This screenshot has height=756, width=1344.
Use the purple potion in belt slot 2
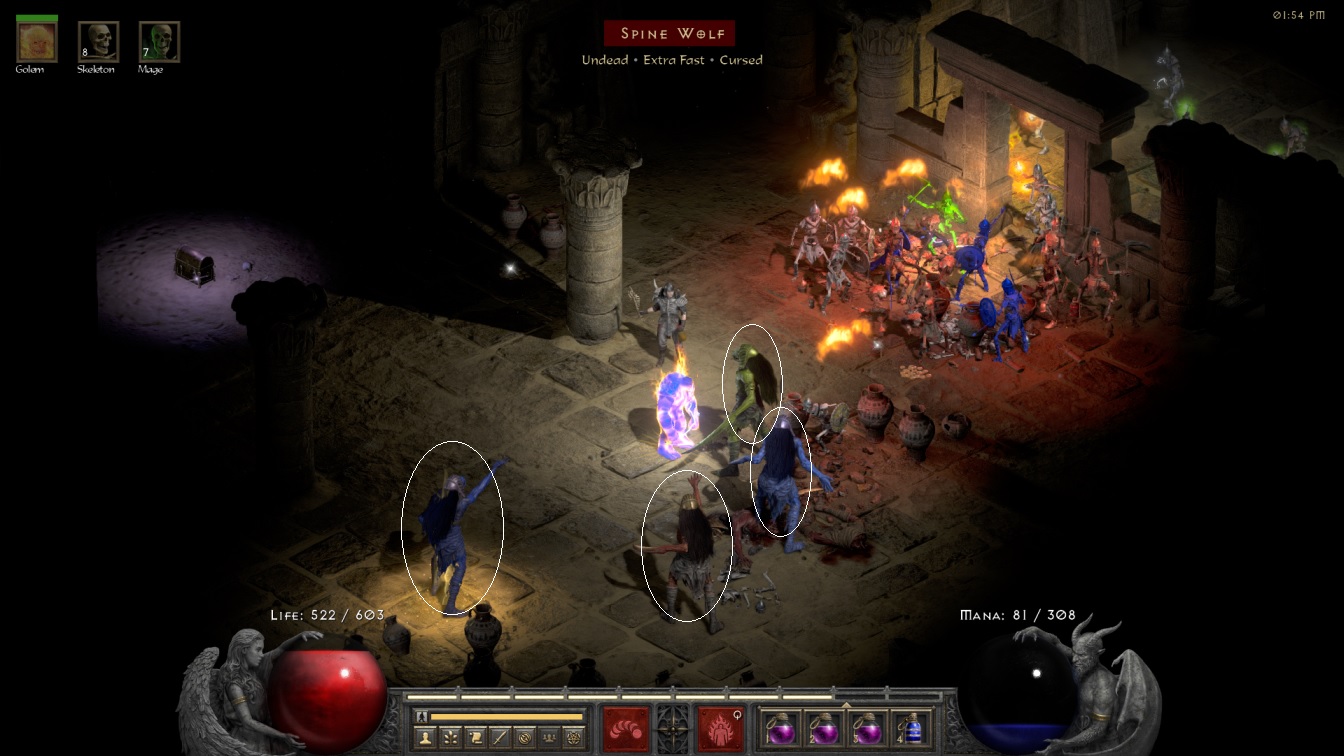[823, 727]
